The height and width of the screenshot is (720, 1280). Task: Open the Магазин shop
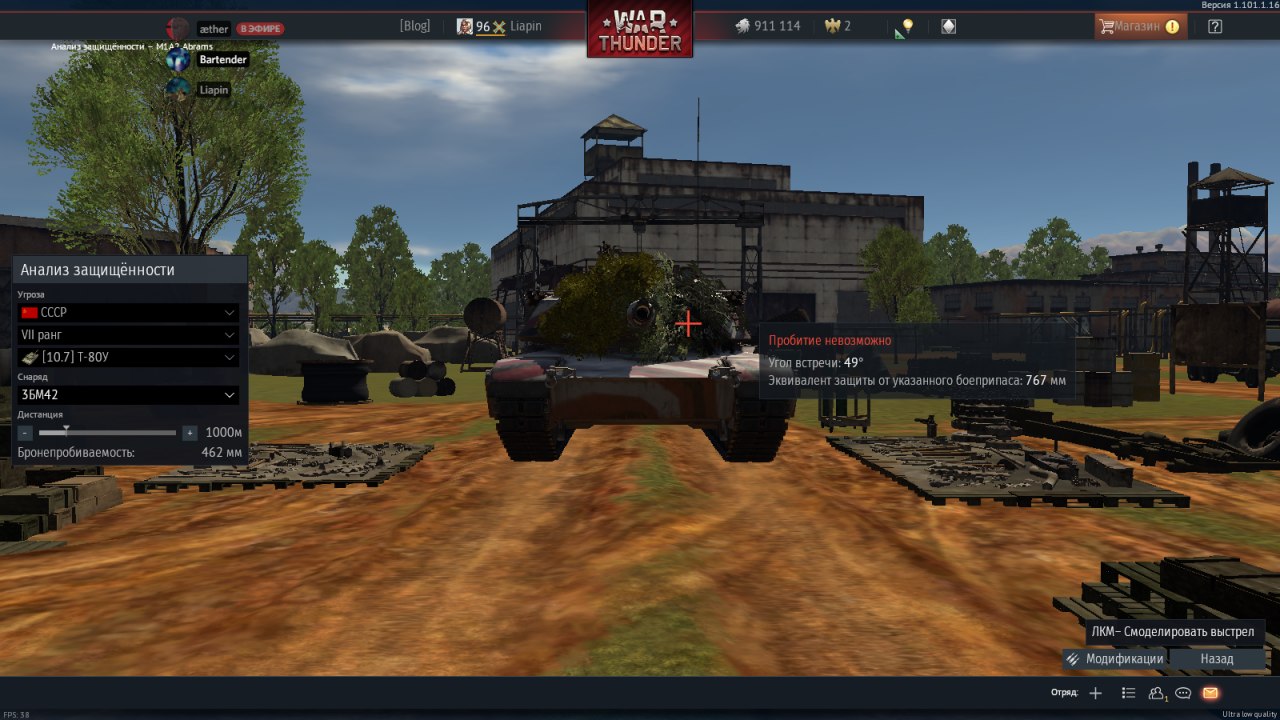tap(1140, 26)
